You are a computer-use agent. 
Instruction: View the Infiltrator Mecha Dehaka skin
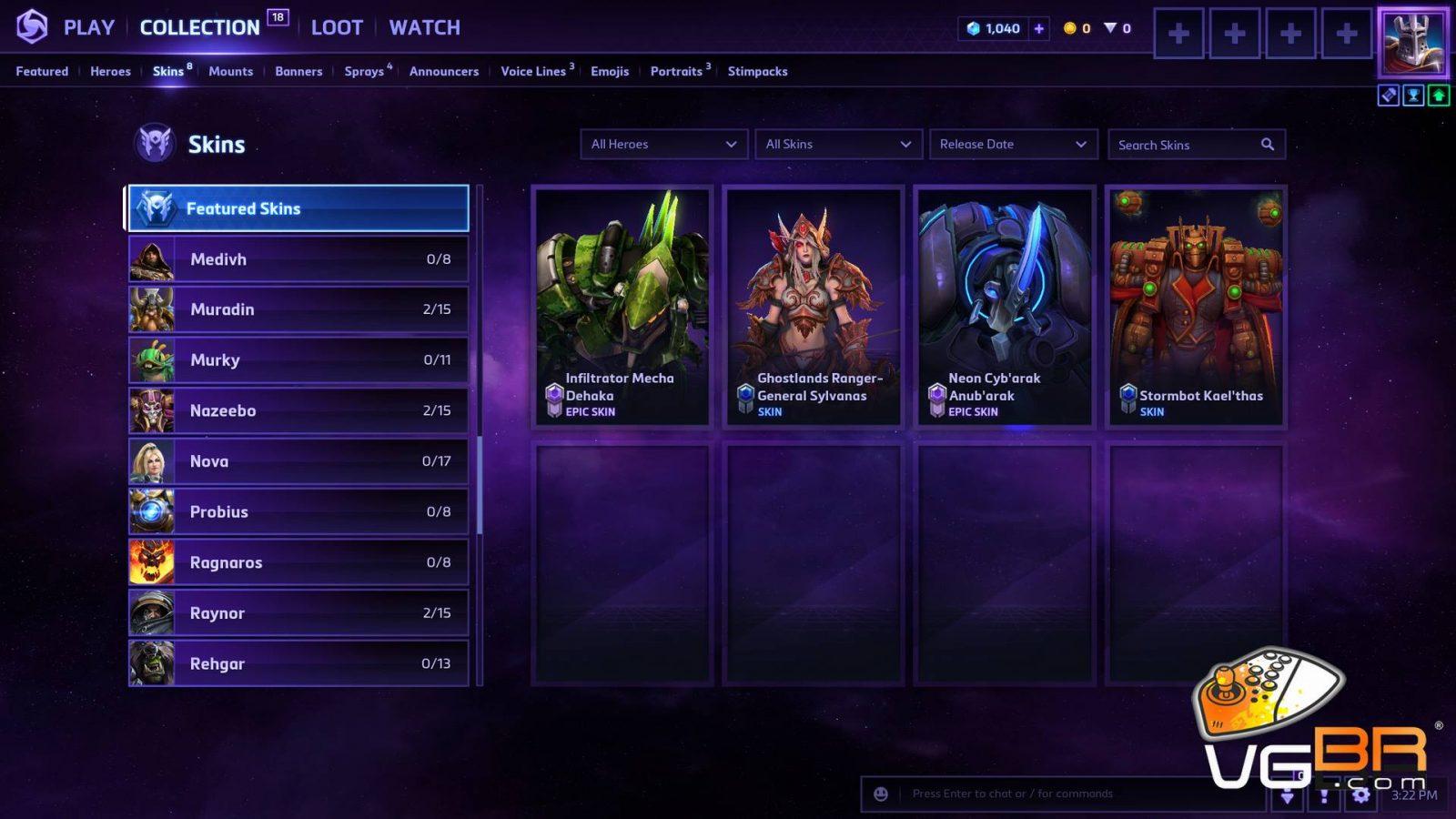(622, 307)
